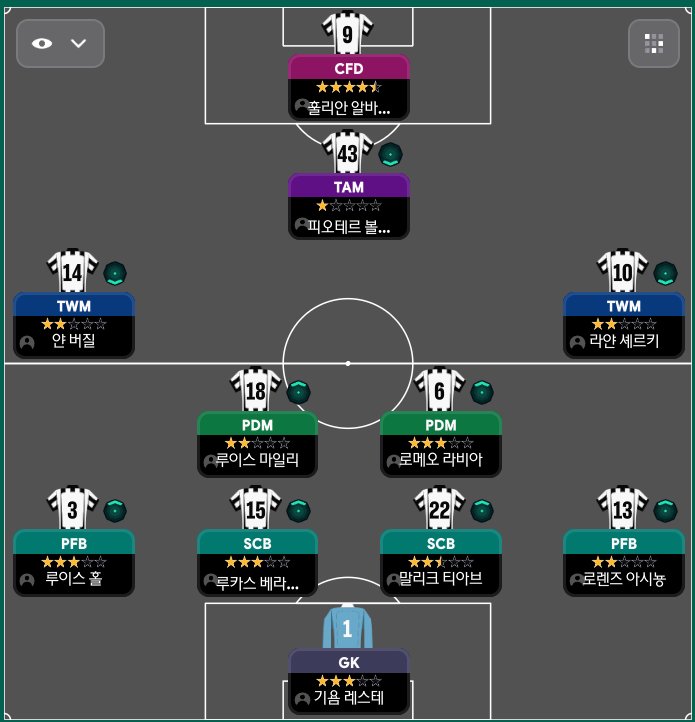Select the PDM number 18 midfielder card
This screenshot has height=722, width=695.
(x=257, y=442)
